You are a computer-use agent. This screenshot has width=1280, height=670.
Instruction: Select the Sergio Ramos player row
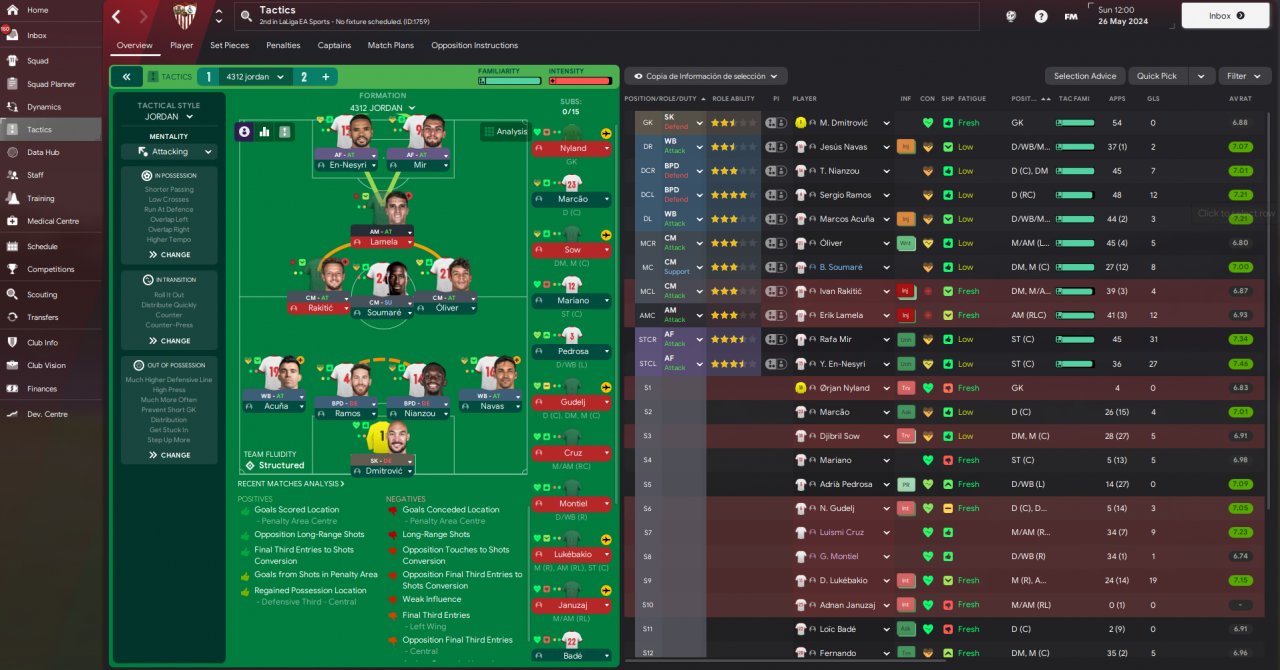pyautogui.click(x=845, y=195)
